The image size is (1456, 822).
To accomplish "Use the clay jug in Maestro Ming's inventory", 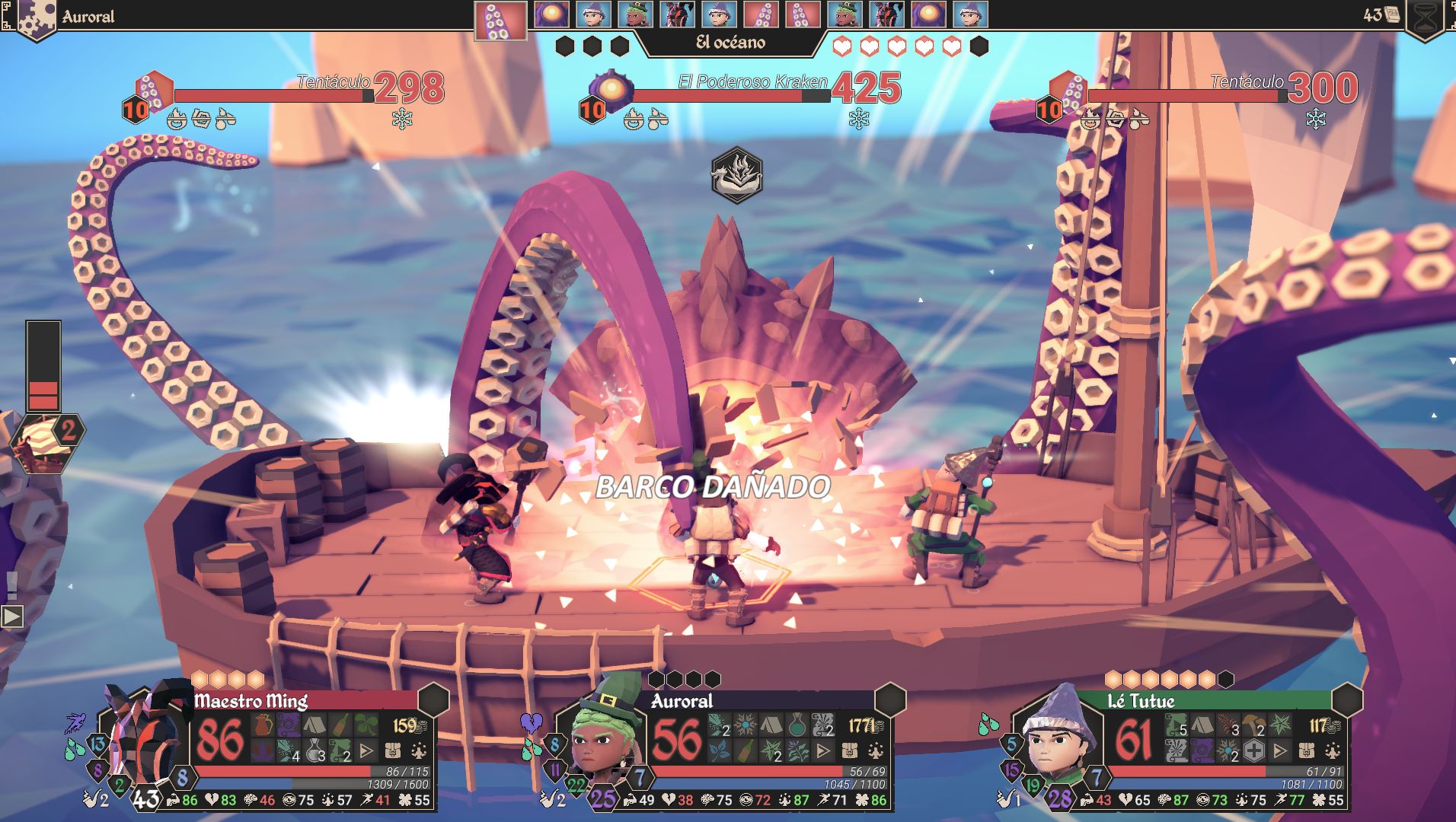I will [263, 725].
